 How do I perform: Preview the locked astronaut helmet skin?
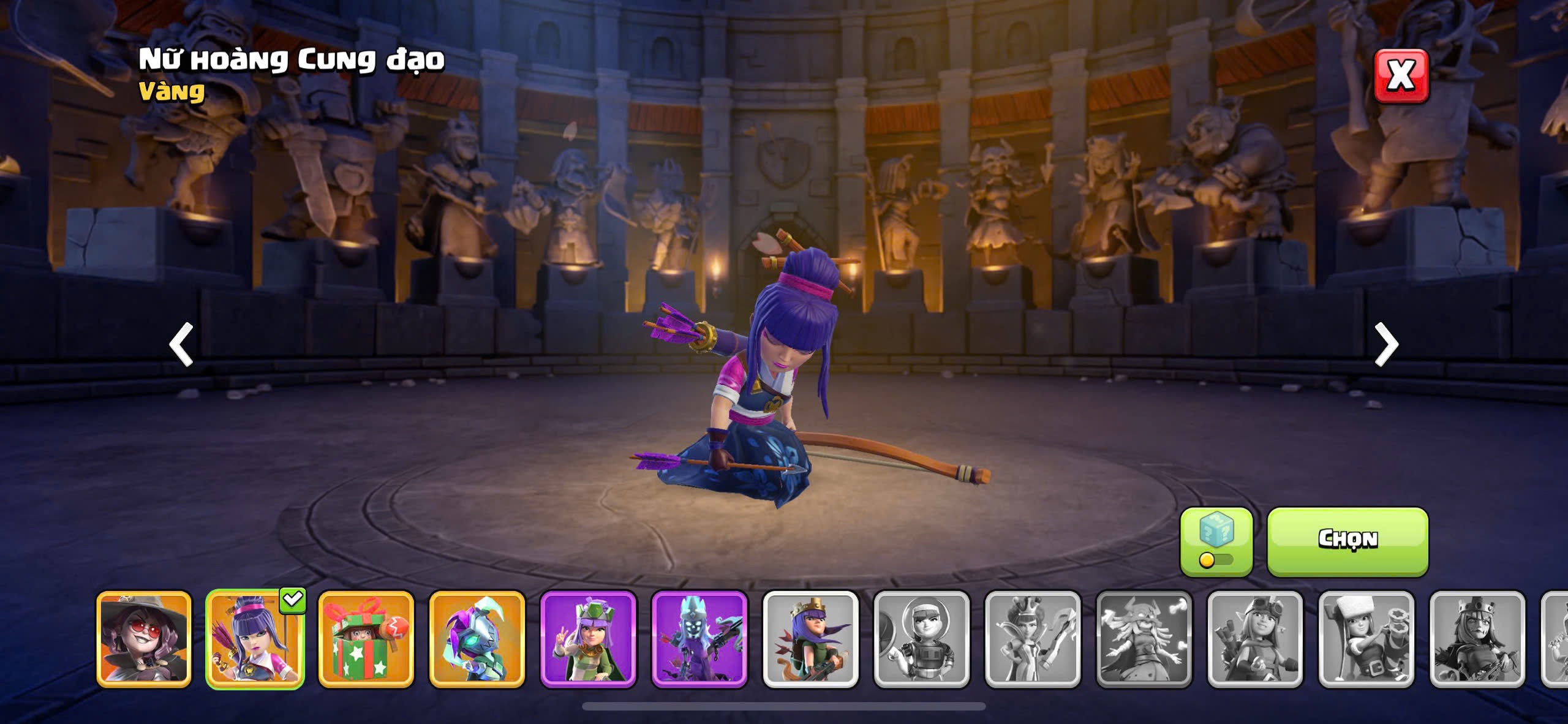point(922,638)
